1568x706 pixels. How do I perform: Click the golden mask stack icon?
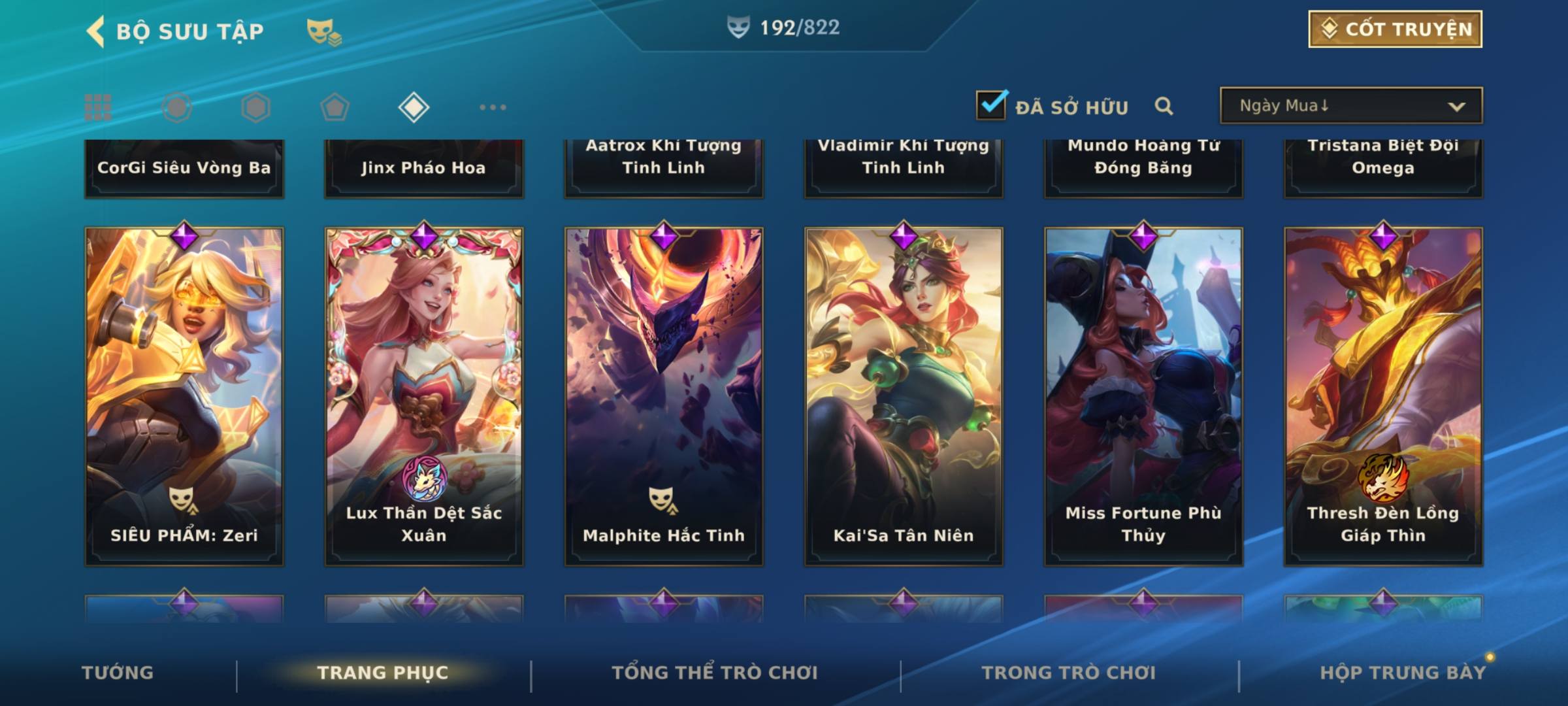(323, 32)
